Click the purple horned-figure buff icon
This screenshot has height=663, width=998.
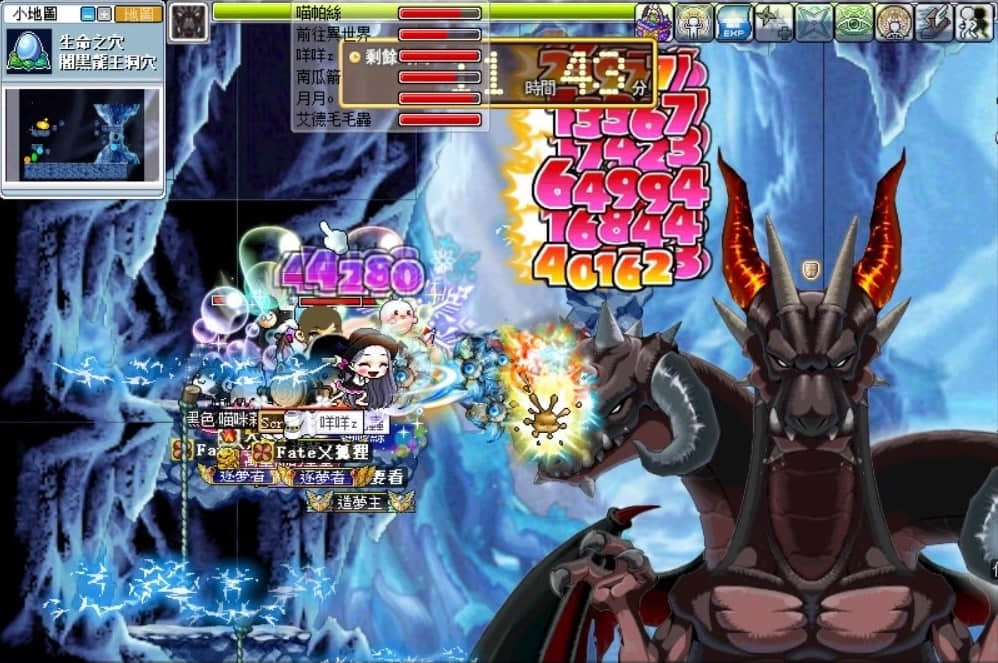pos(654,21)
